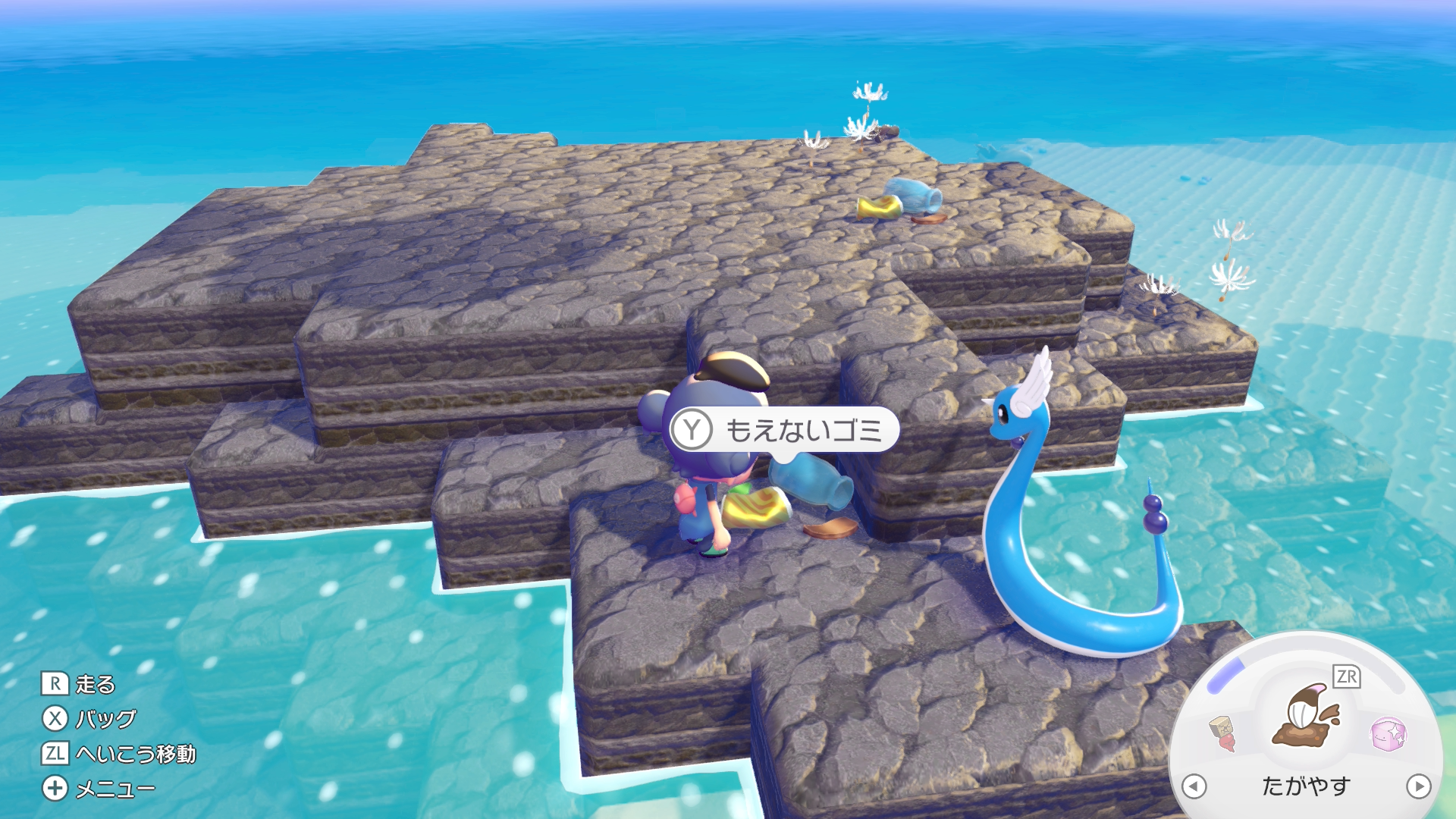Cycle abilities with the right arrow
Image resolution: width=1456 pixels, height=819 pixels.
coord(1418,786)
